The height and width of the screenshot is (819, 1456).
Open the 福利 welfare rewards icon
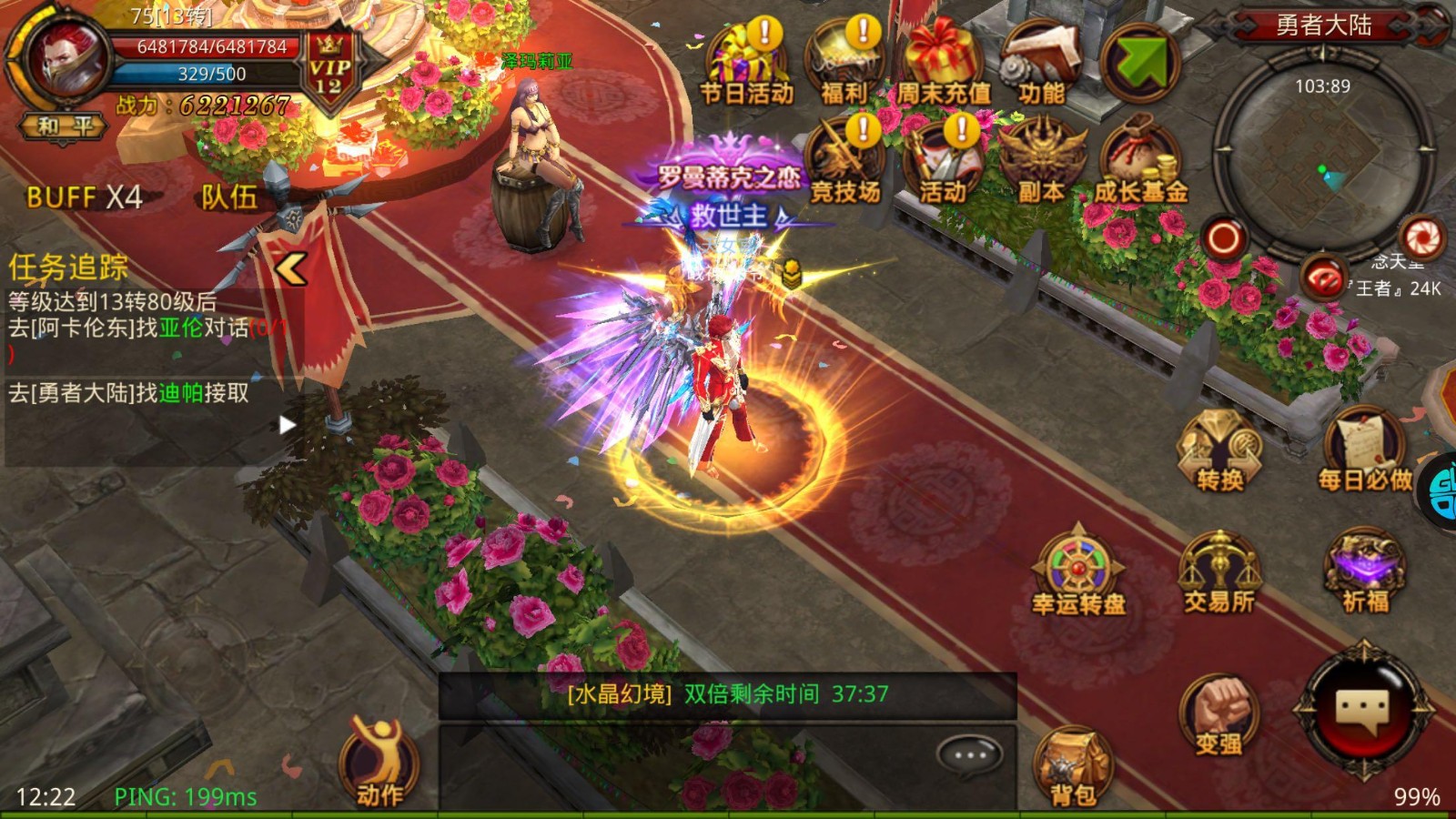[844, 64]
